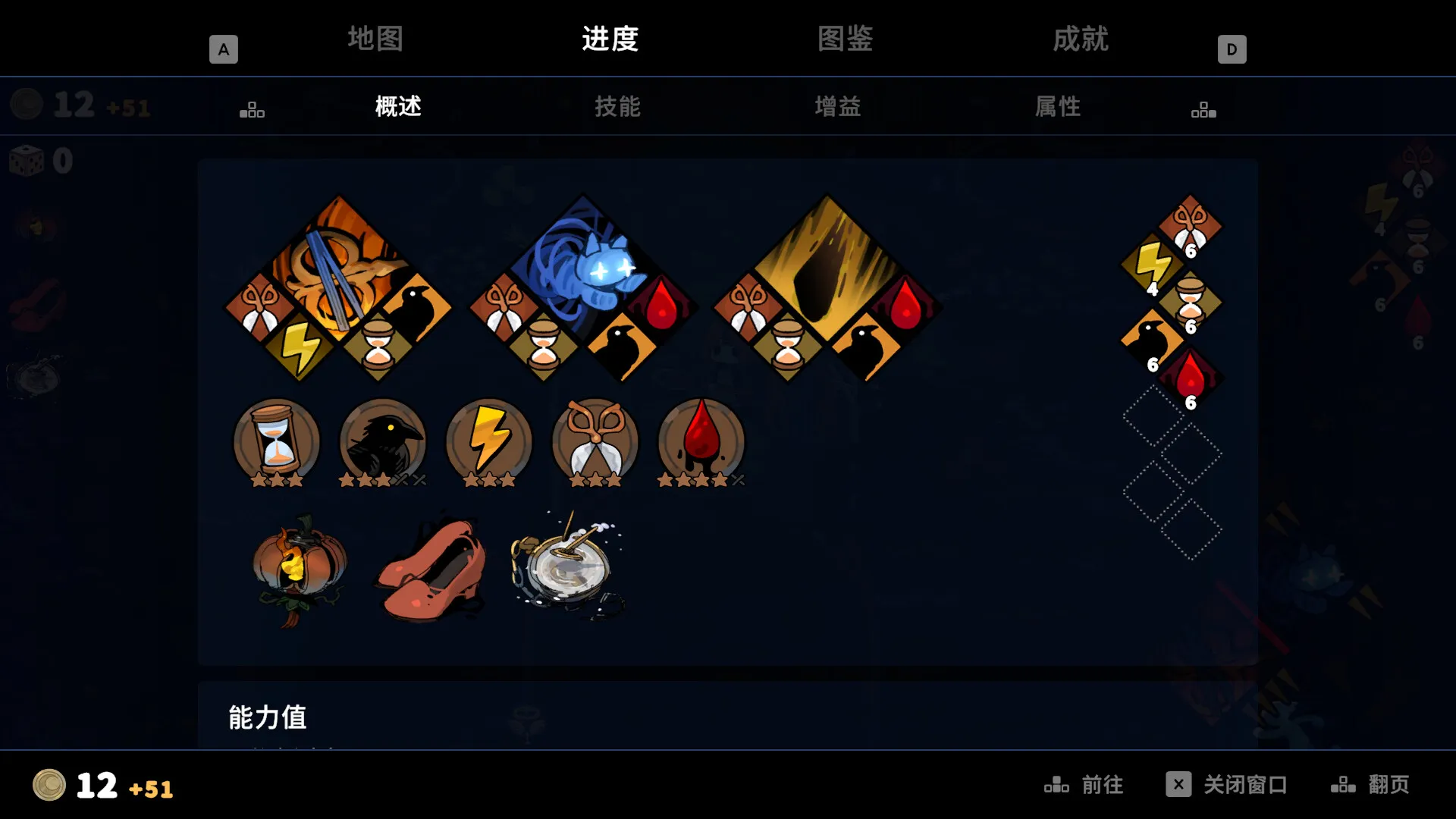This screenshot has height=819, width=1456.
Task: Click the milk bowl item
Action: click(x=569, y=565)
